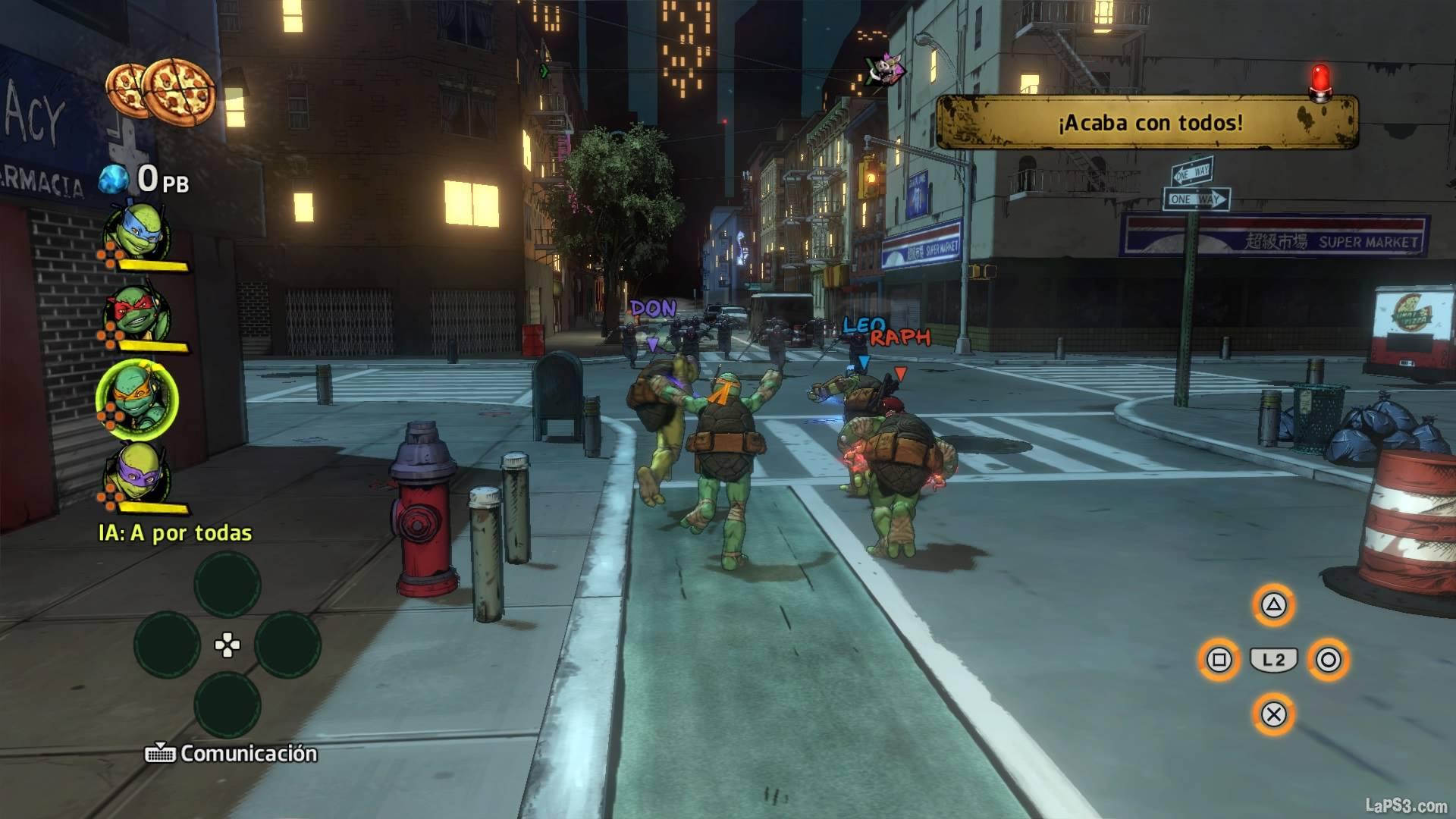1456x819 pixels.
Task: Choose Raphael's red-masked portrait
Action: pos(137,315)
